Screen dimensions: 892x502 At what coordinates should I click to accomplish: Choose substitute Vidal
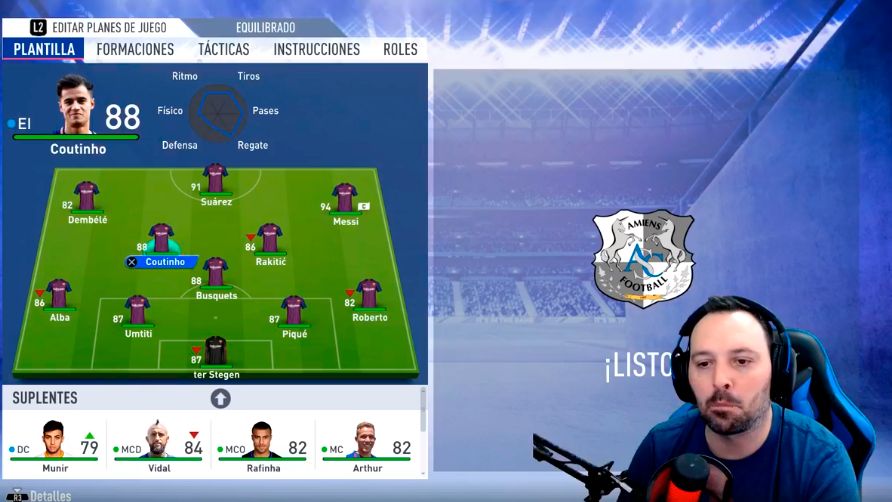click(158, 445)
